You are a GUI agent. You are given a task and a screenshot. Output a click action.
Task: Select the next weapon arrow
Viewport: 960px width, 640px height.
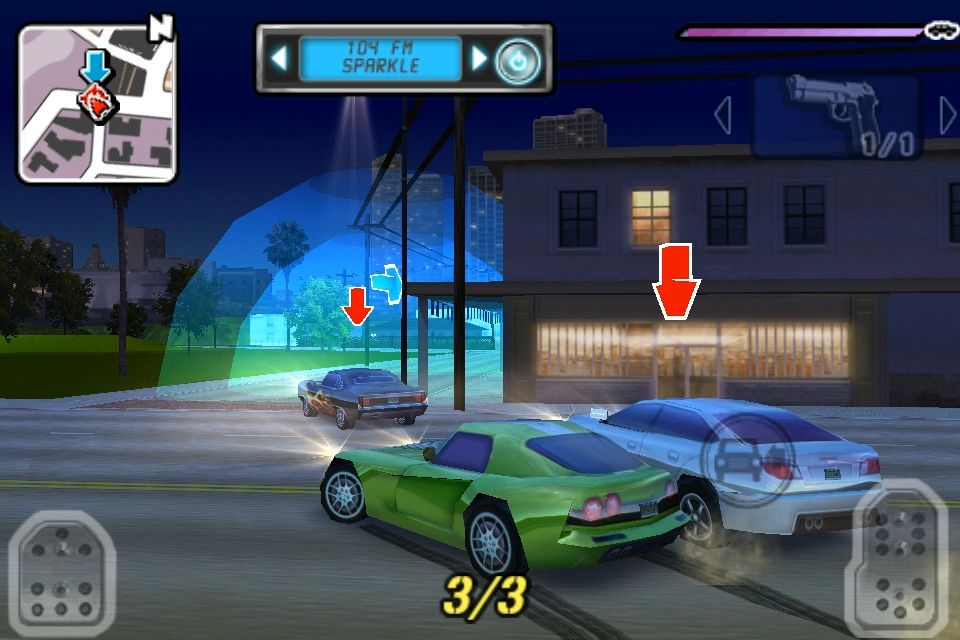[947, 116]
